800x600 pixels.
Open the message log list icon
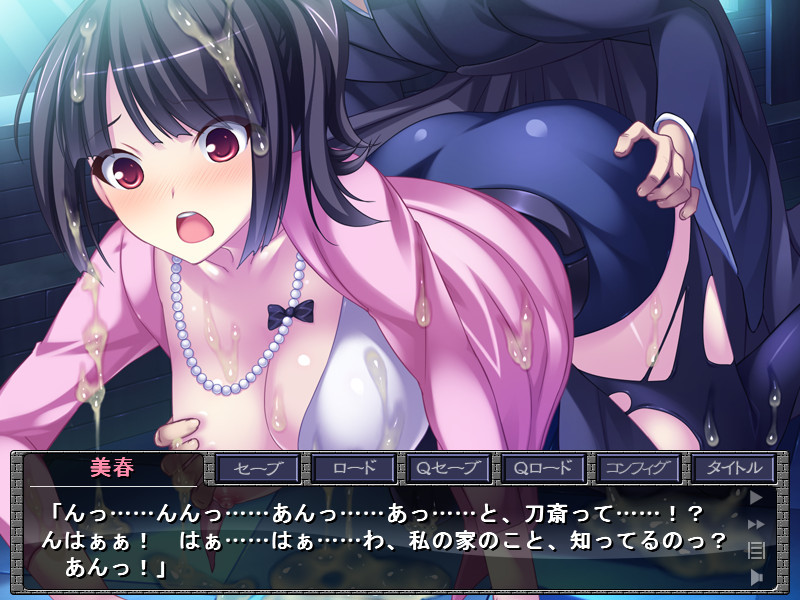click(756, 549)
